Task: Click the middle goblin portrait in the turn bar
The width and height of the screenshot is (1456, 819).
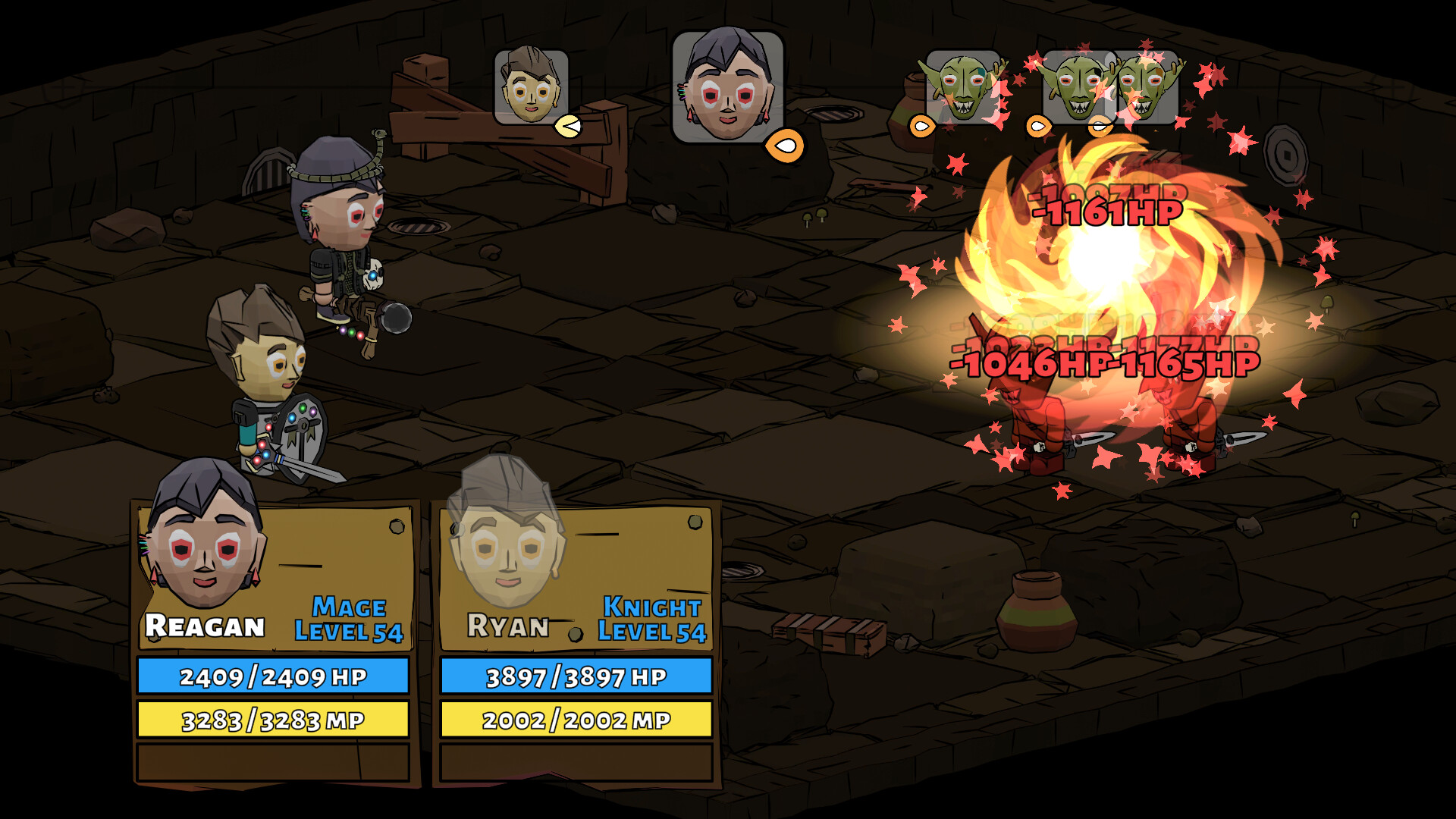Action: click(x=1077, y=87)
